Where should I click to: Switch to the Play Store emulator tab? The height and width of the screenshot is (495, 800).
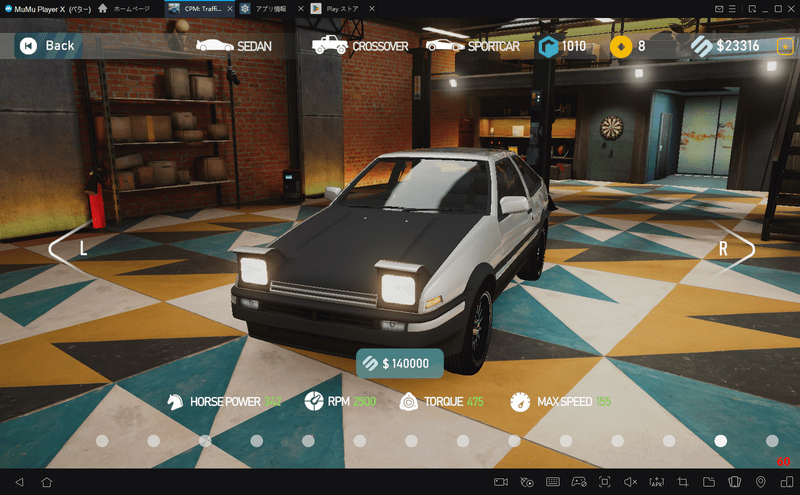[338, 8]
